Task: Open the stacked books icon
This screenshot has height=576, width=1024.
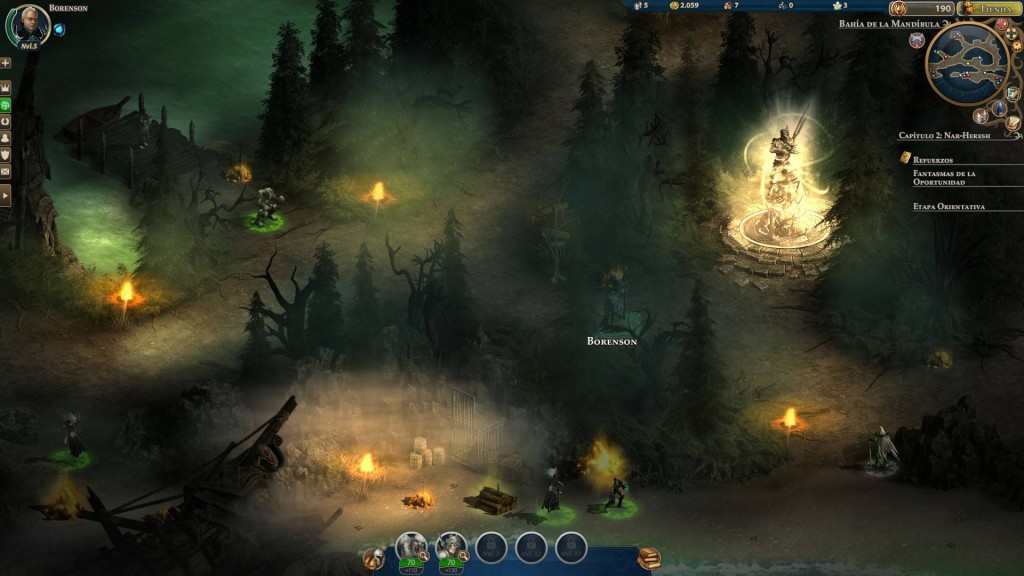Action: 649,558
